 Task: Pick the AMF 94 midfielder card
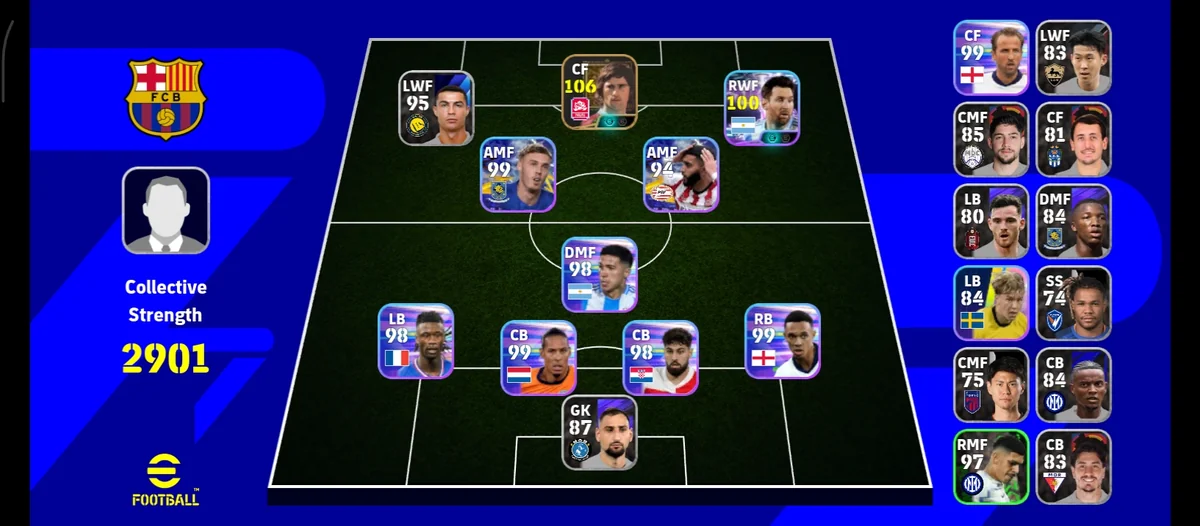(681, 175)
